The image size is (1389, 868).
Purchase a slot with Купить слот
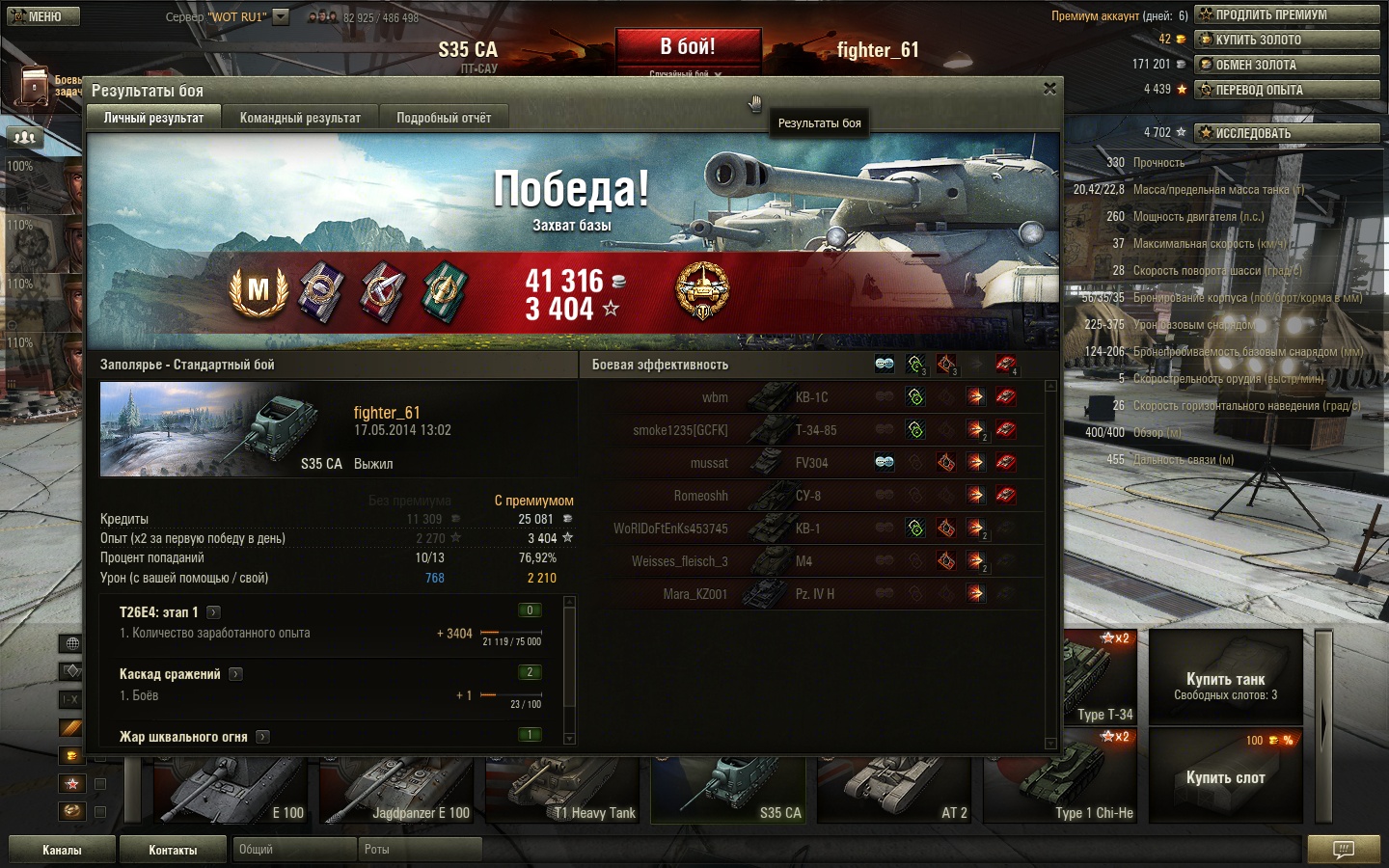point(1225,777)
